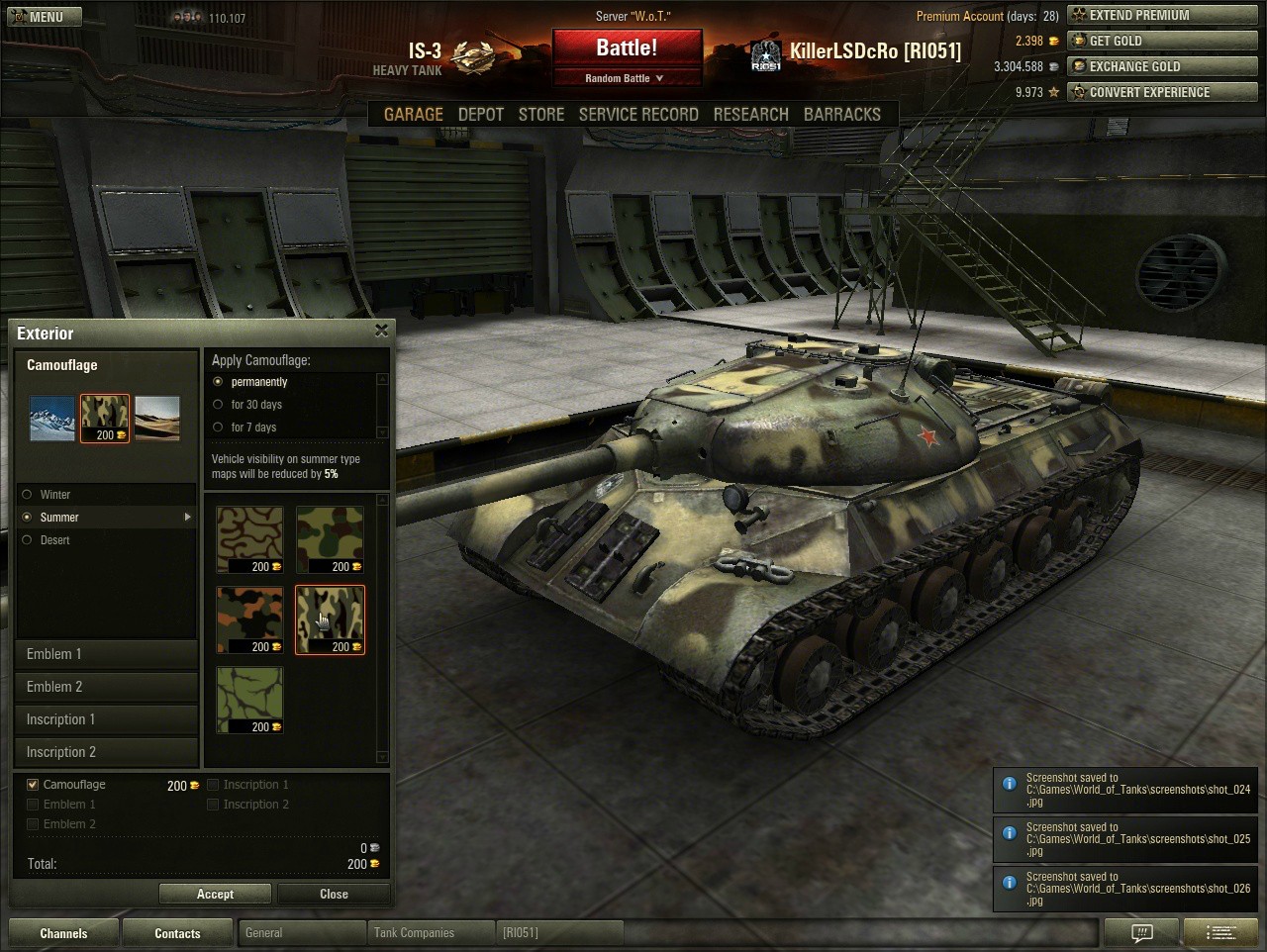
Task: Choose the 'for 30 days' camouflage duration
Action: 219,404
